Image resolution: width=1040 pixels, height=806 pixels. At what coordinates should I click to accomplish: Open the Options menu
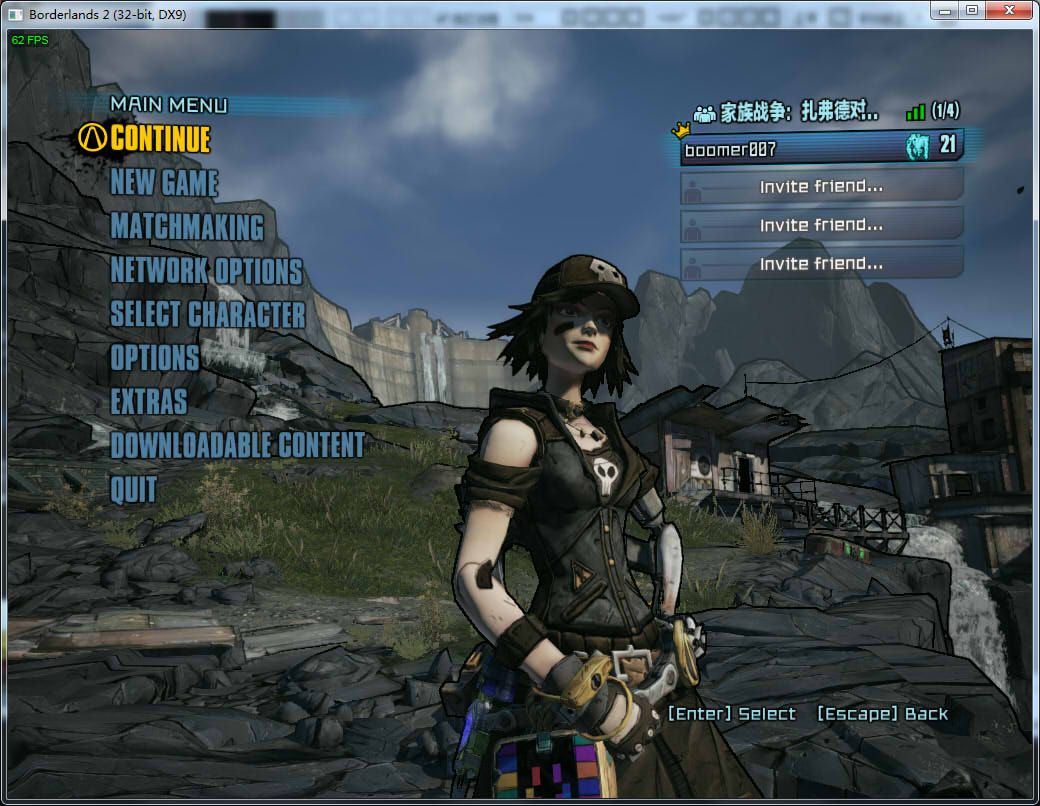pyautogui.click(x=155, y=358)
